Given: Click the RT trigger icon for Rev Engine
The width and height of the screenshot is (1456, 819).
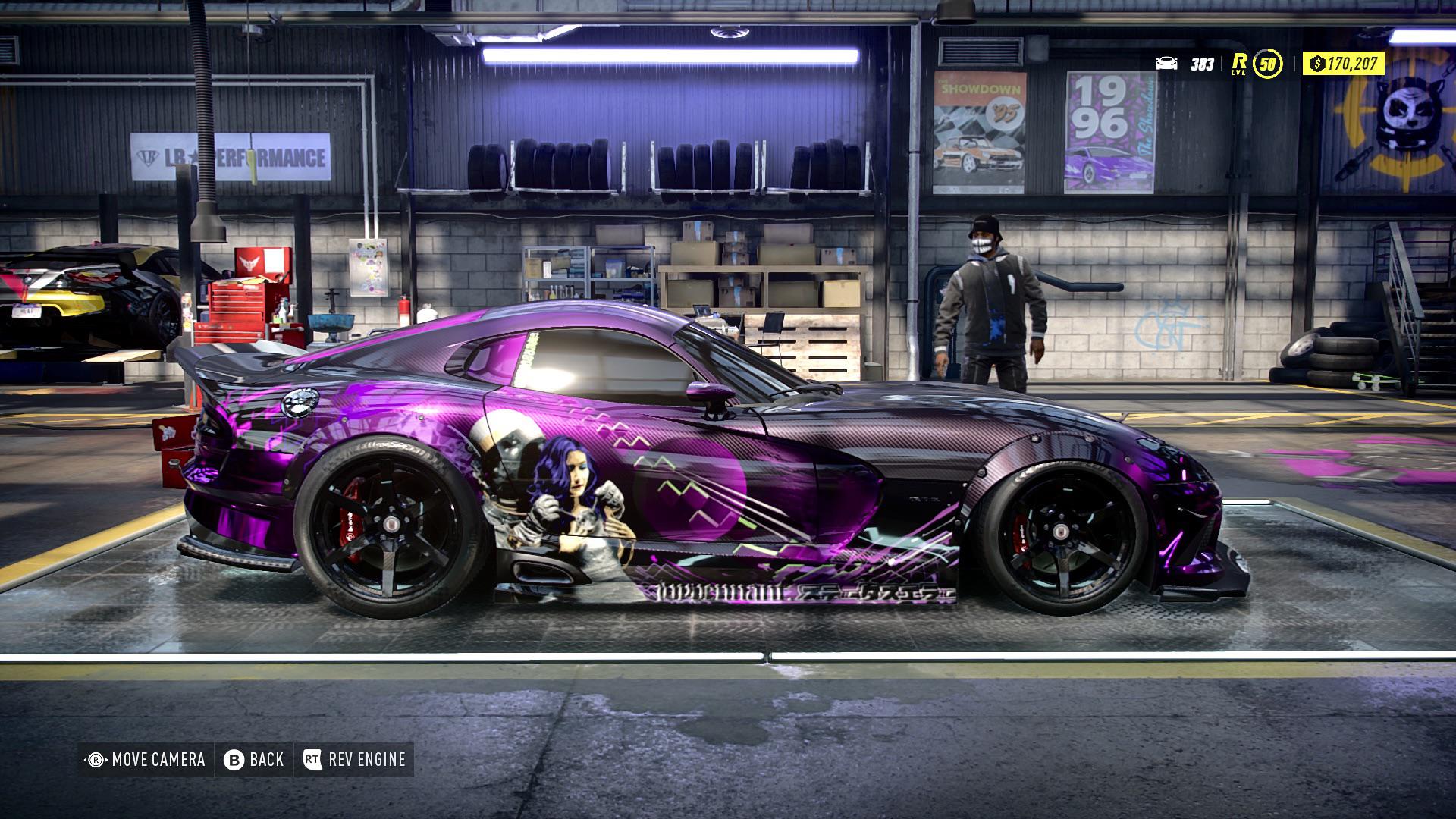Looking at the screenshot, I should pos(311,758).
